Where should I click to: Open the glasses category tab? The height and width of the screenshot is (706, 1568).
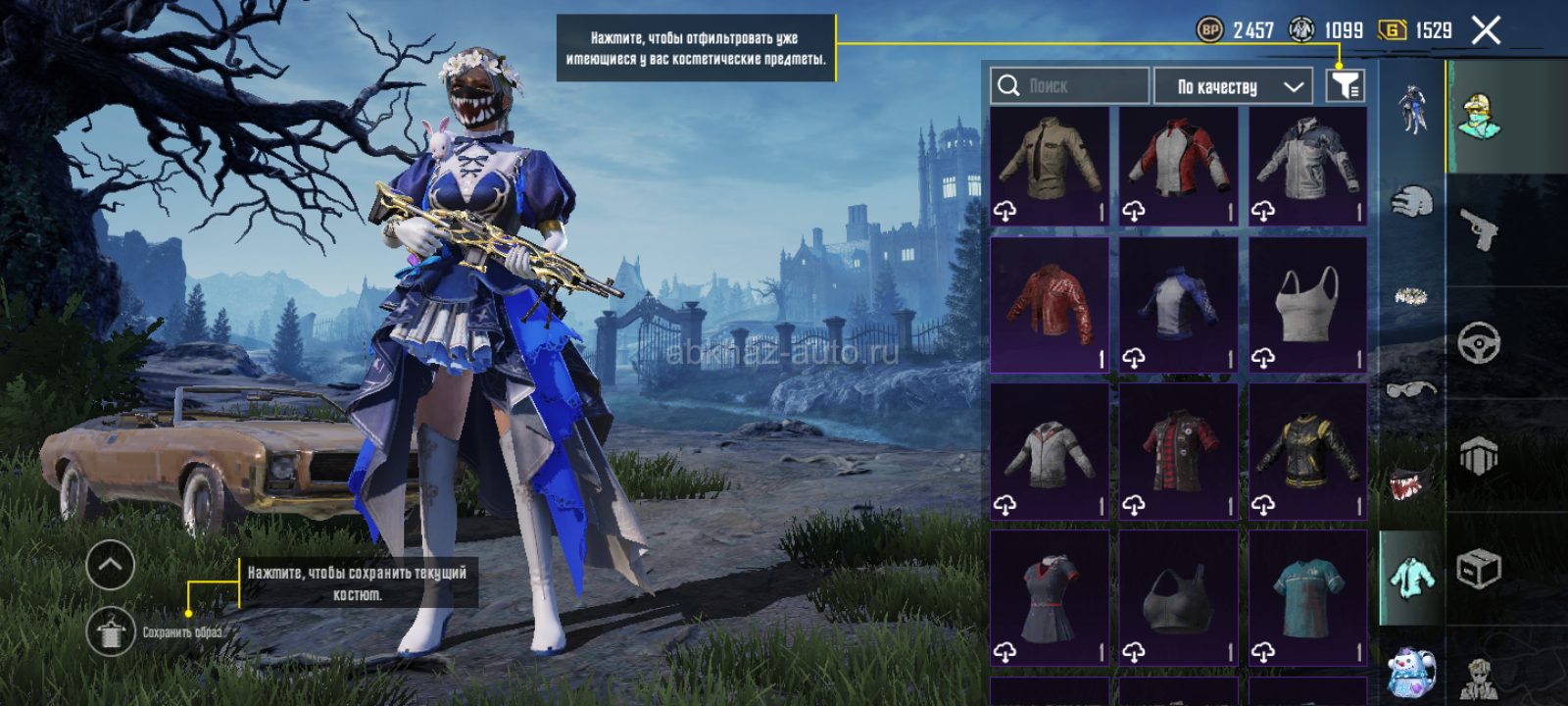[1411, 390]
